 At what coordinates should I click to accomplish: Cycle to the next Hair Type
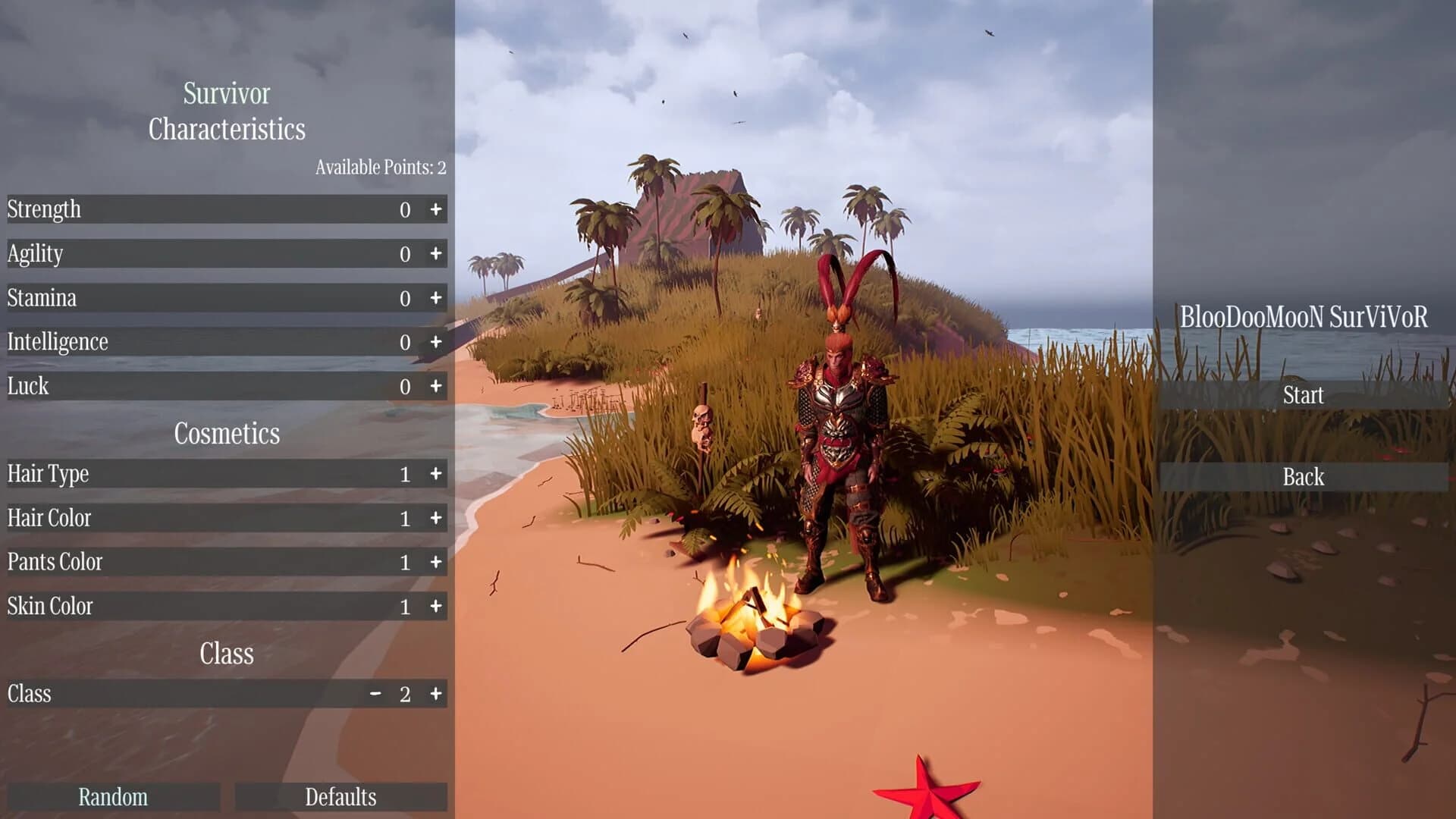click(436, 474)
